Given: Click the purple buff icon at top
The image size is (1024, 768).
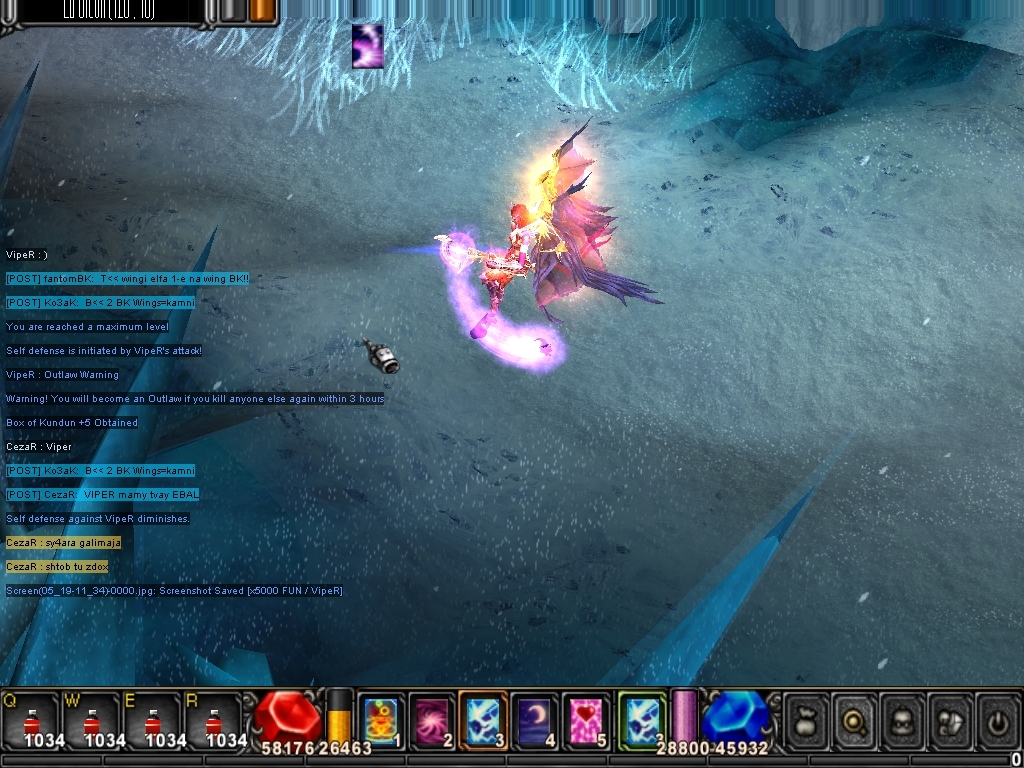Looking at the screenshot, I should click(368, 46).
